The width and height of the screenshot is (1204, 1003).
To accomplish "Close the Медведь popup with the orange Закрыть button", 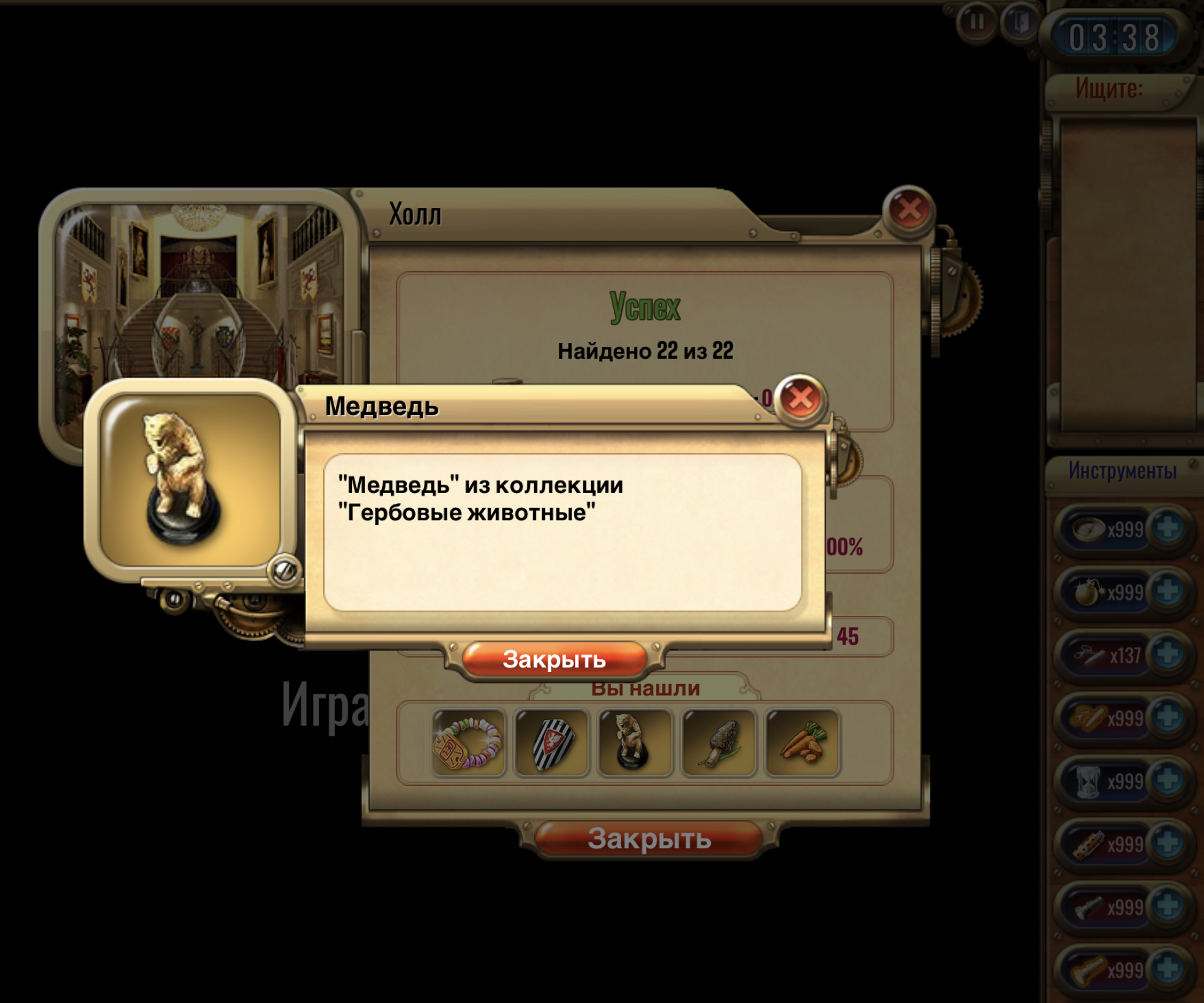I will (x=554, y=659).
